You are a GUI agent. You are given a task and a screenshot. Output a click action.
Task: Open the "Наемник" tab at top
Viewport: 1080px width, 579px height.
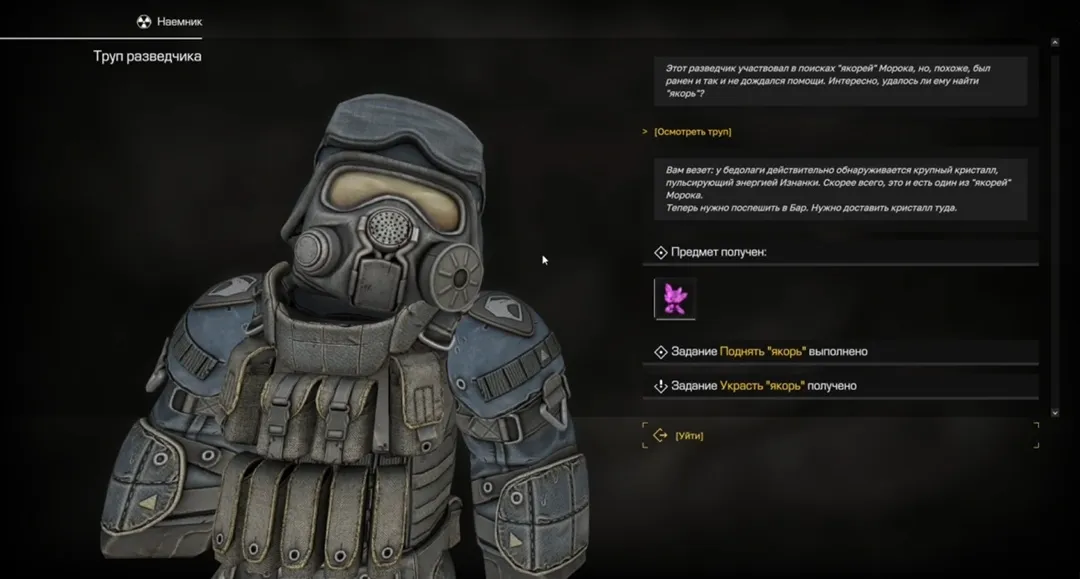[172, 21]
